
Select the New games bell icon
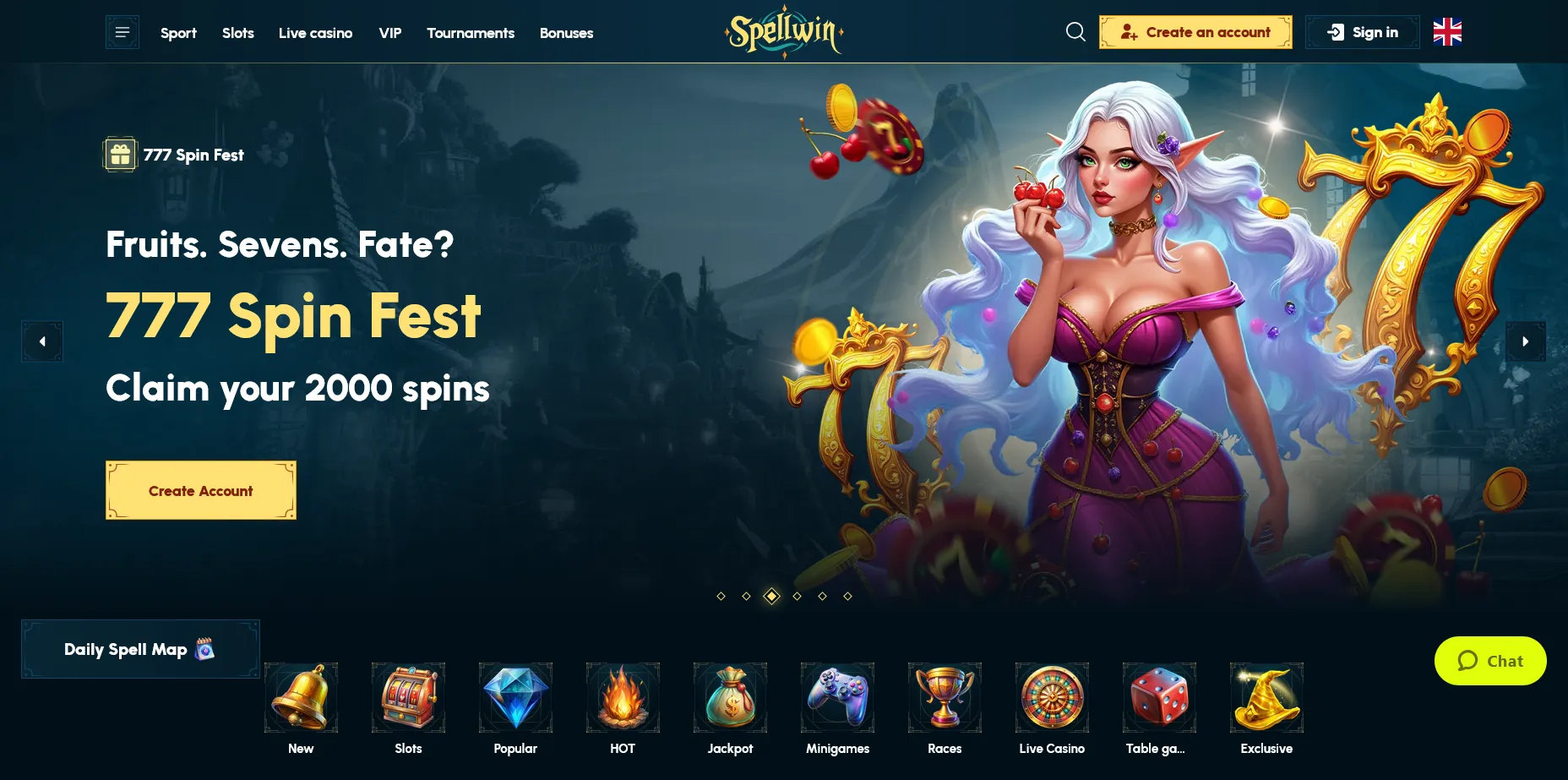point(301,698)
